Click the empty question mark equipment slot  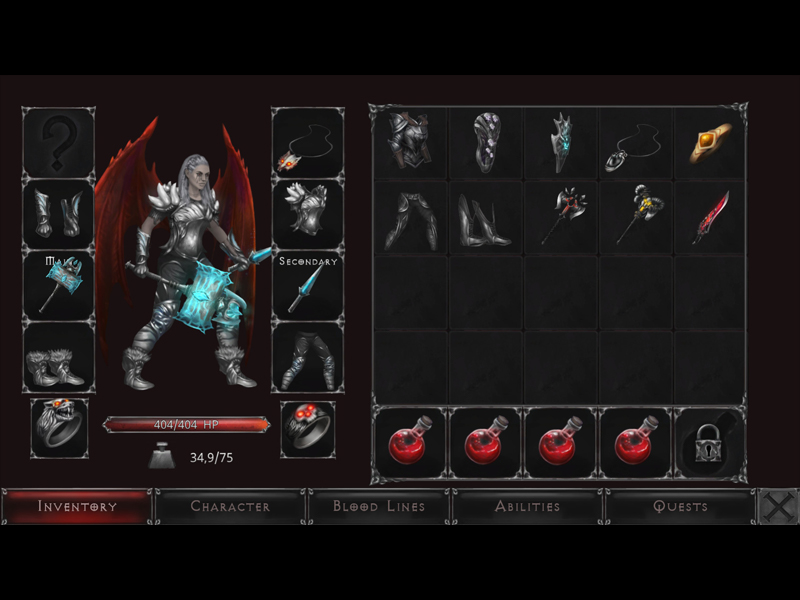tap(59, 144)
